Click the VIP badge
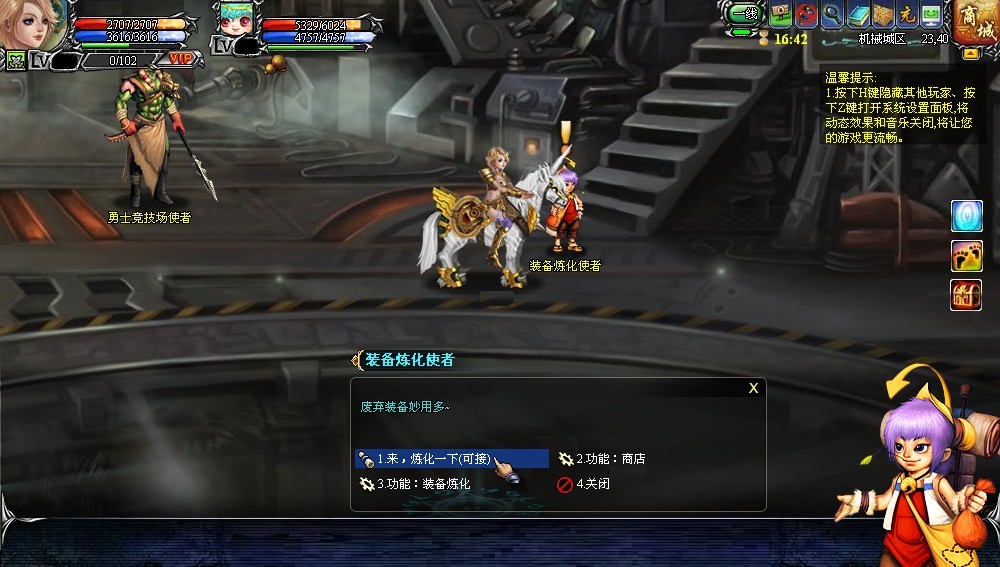 point(181,59)
